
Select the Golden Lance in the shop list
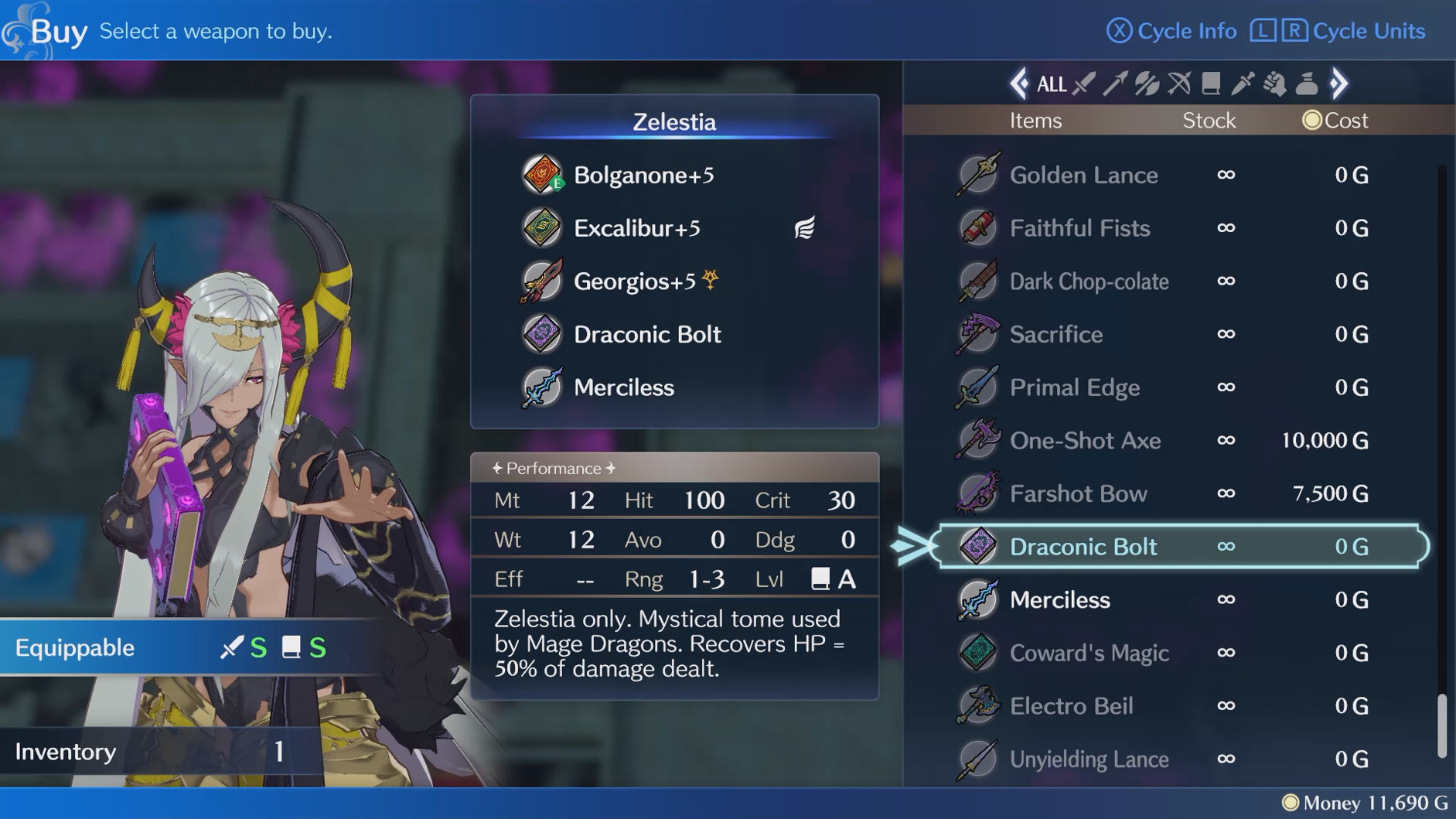pos(1084,175)
